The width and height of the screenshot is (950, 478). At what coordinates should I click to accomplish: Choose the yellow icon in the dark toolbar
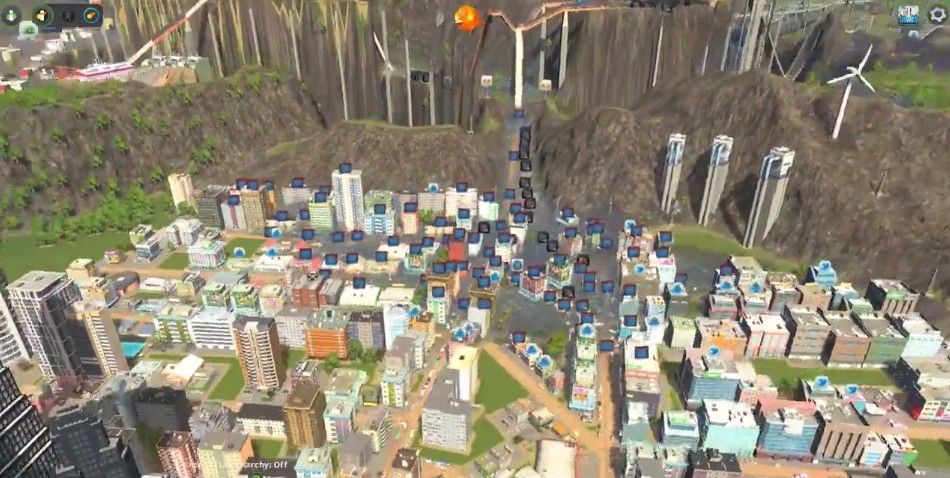pos(42,15)
